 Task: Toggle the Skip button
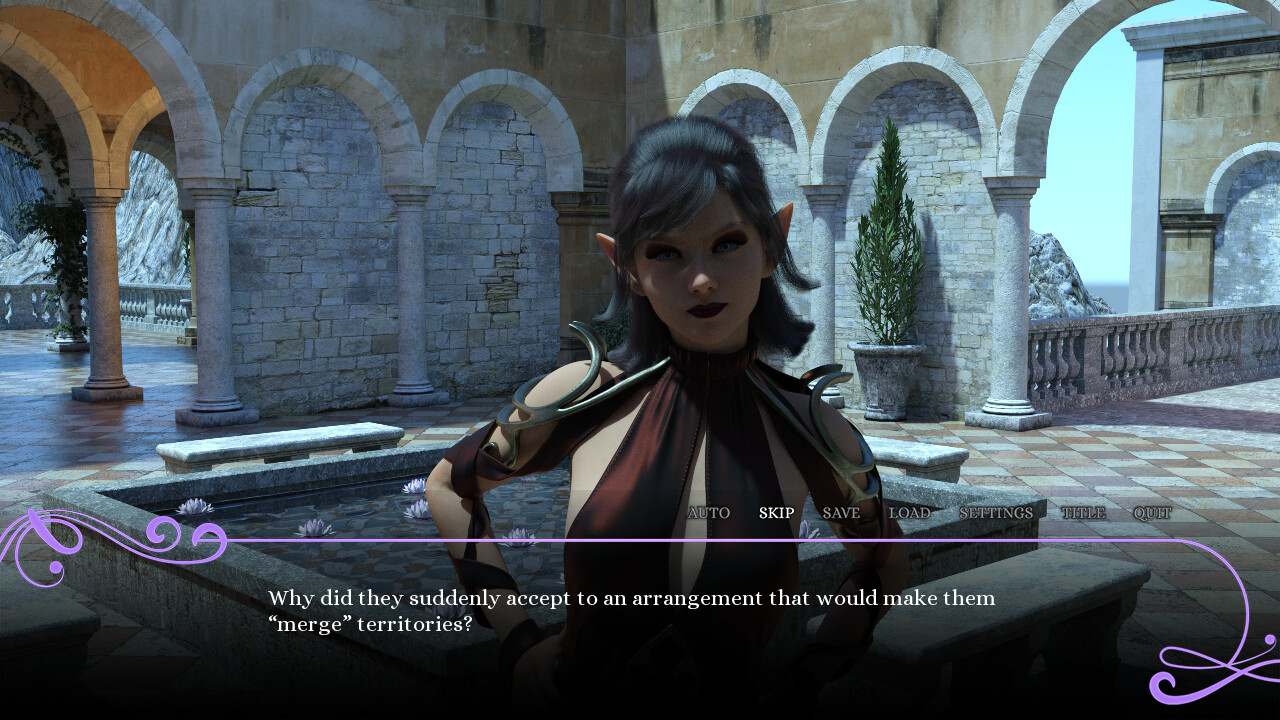776,513
